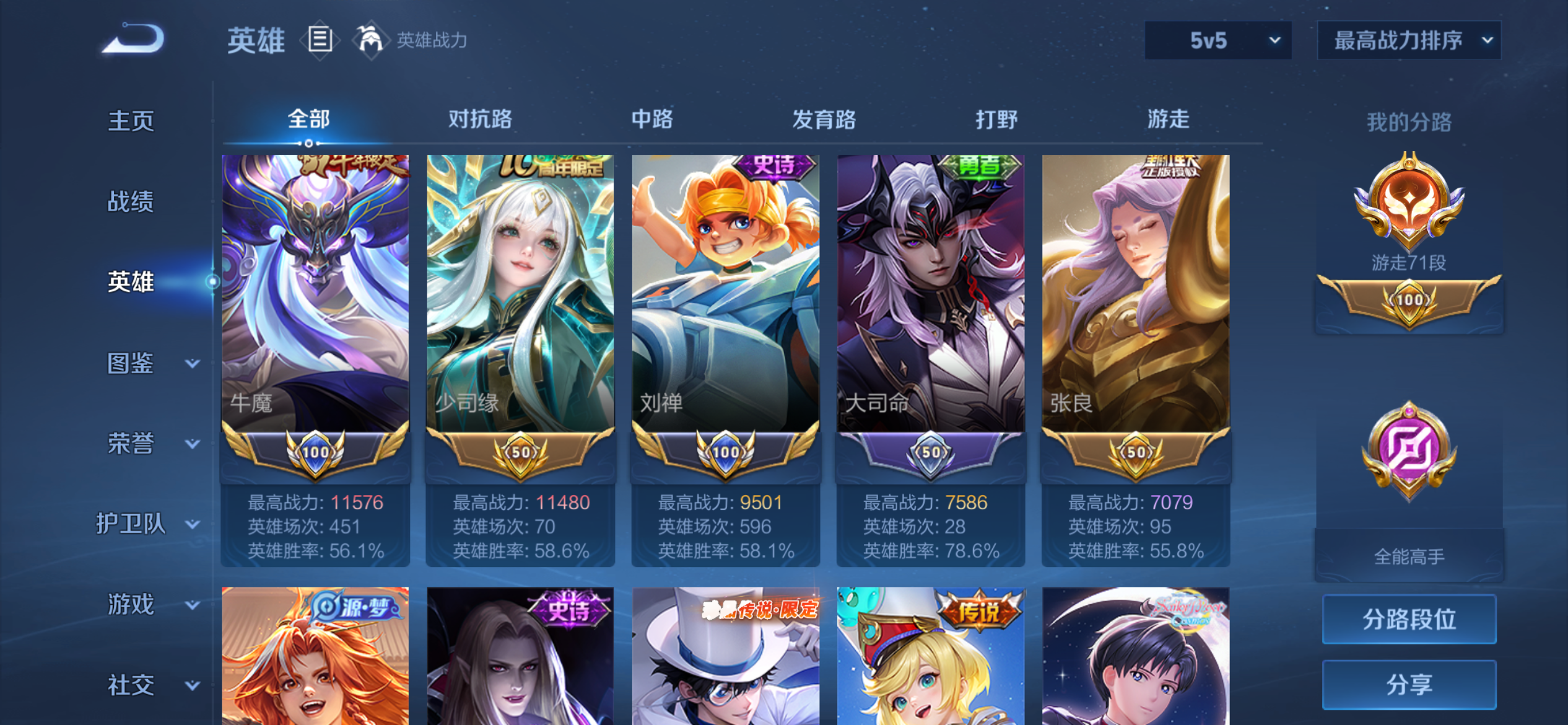Open the hero list icon beside 英雄 title
The image size is (1568, 725).
pos(320,38)
